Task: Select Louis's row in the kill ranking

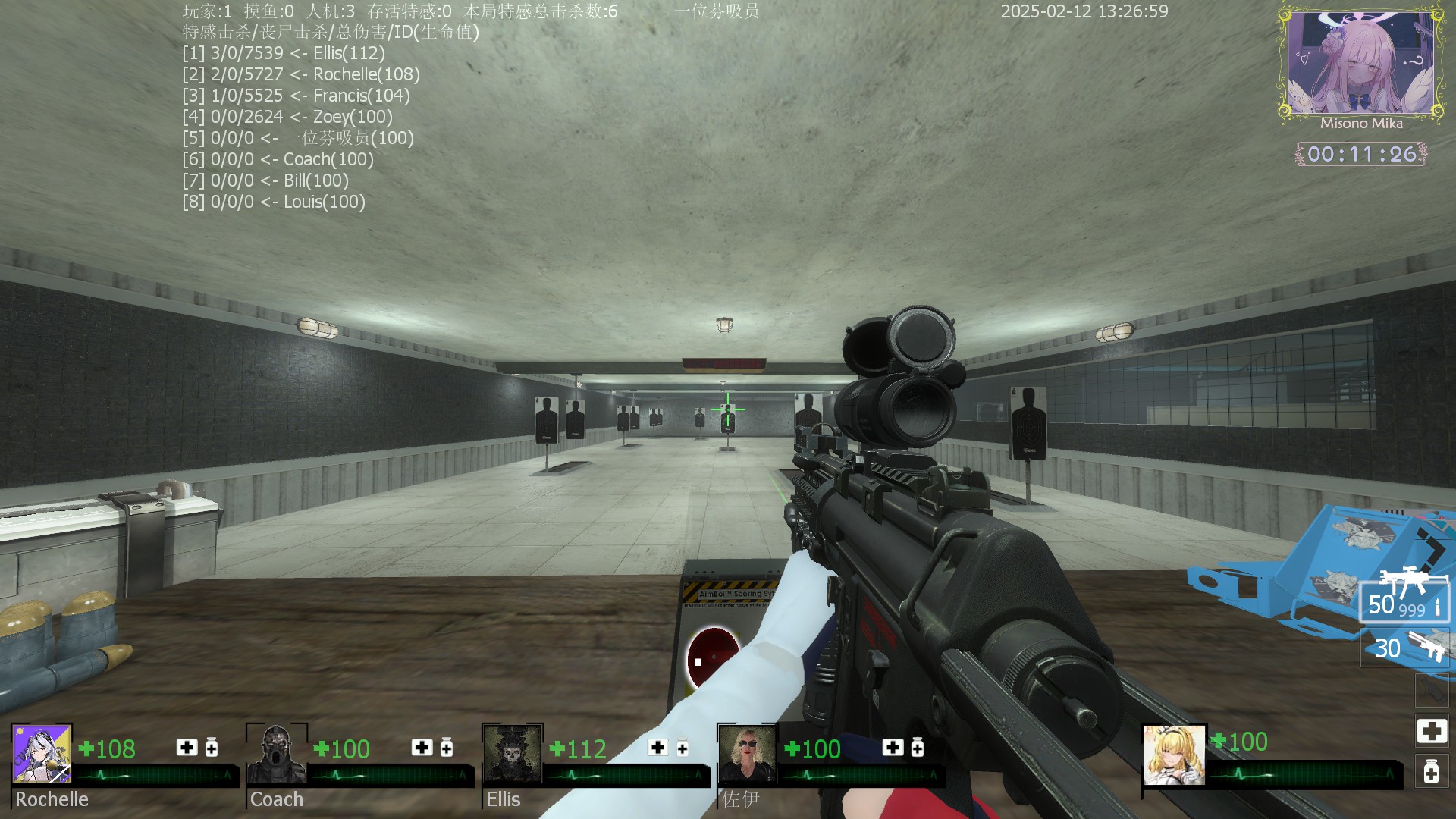Action: tap(274, 202)
